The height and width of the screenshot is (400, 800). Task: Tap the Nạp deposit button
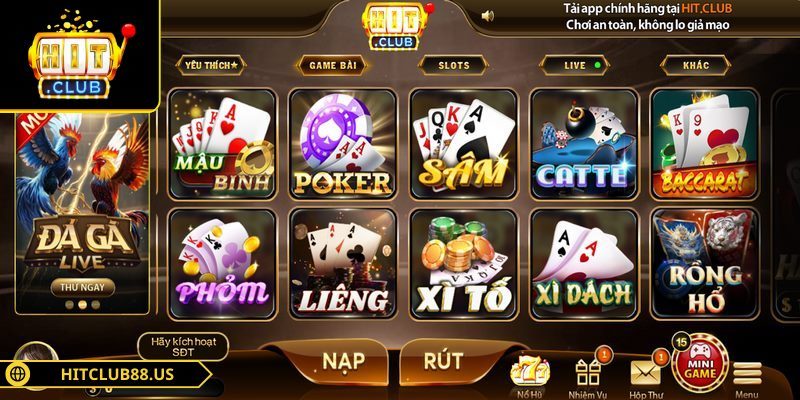342,360
